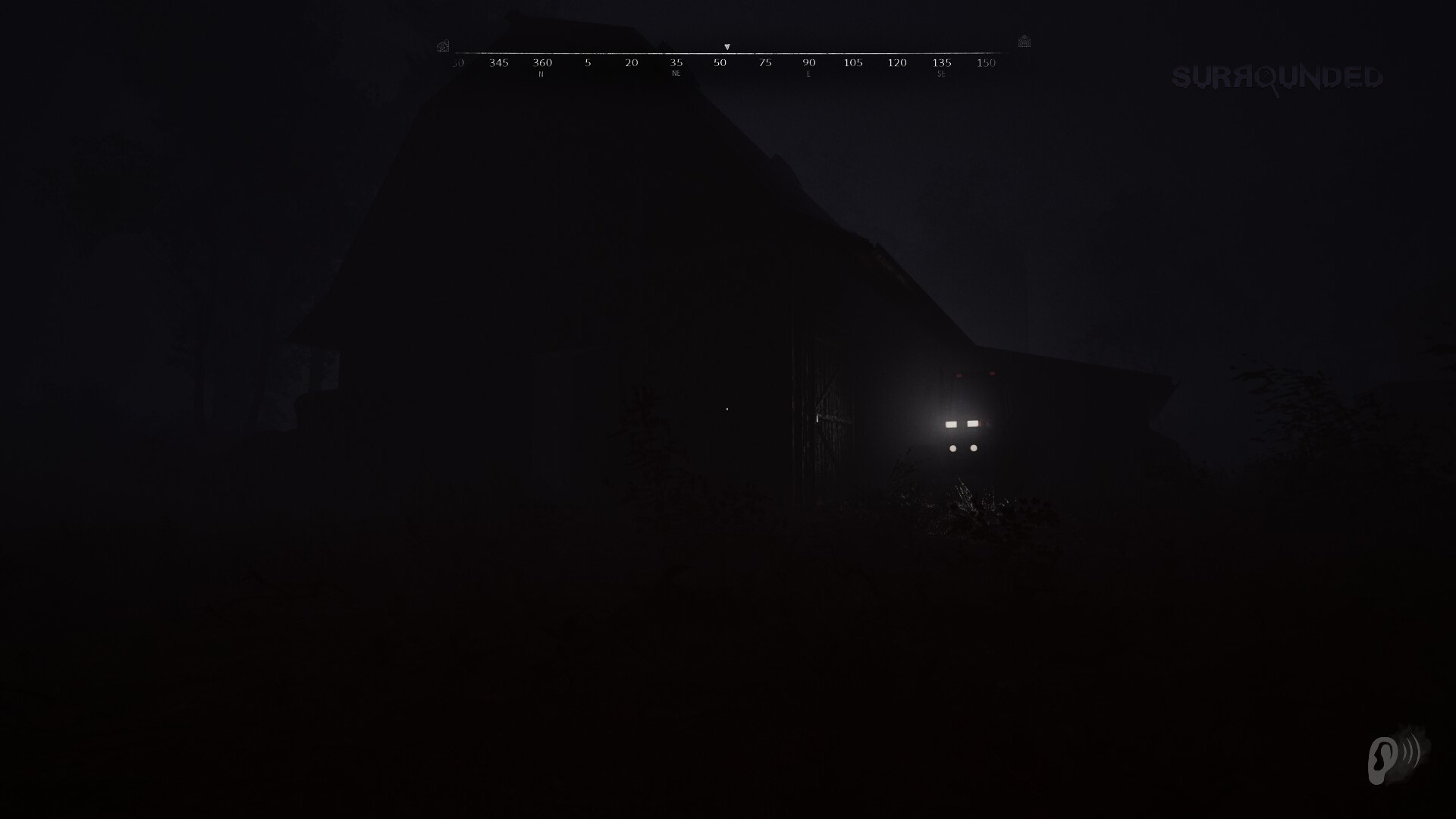1456x819 pixels.
Task: Click the glowing vehicle headlights
Action: click(x=963, y=425)
